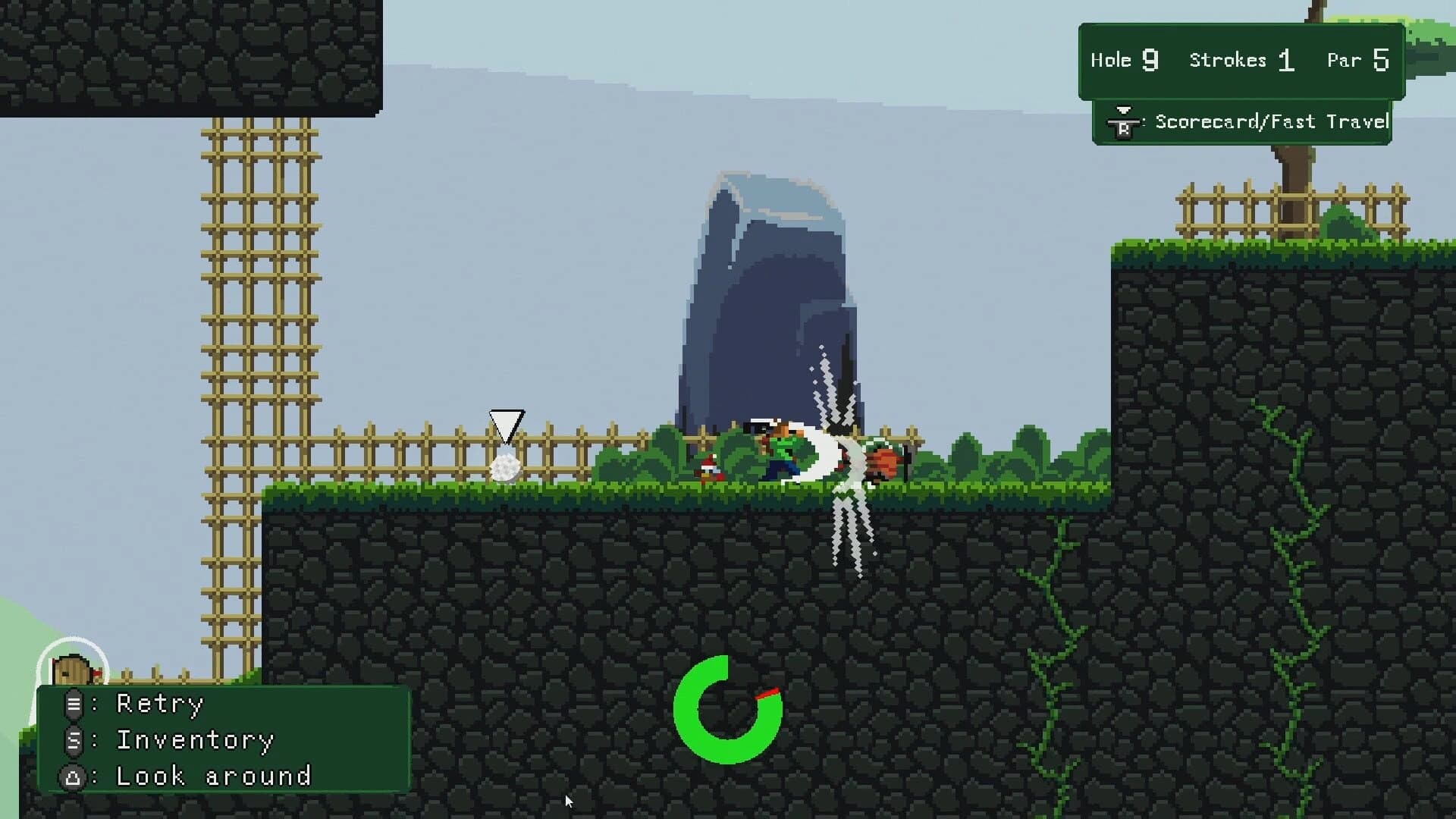Click the Strokes 1 counter text
Viewport: 1456px width, 819px height.
1241,61
